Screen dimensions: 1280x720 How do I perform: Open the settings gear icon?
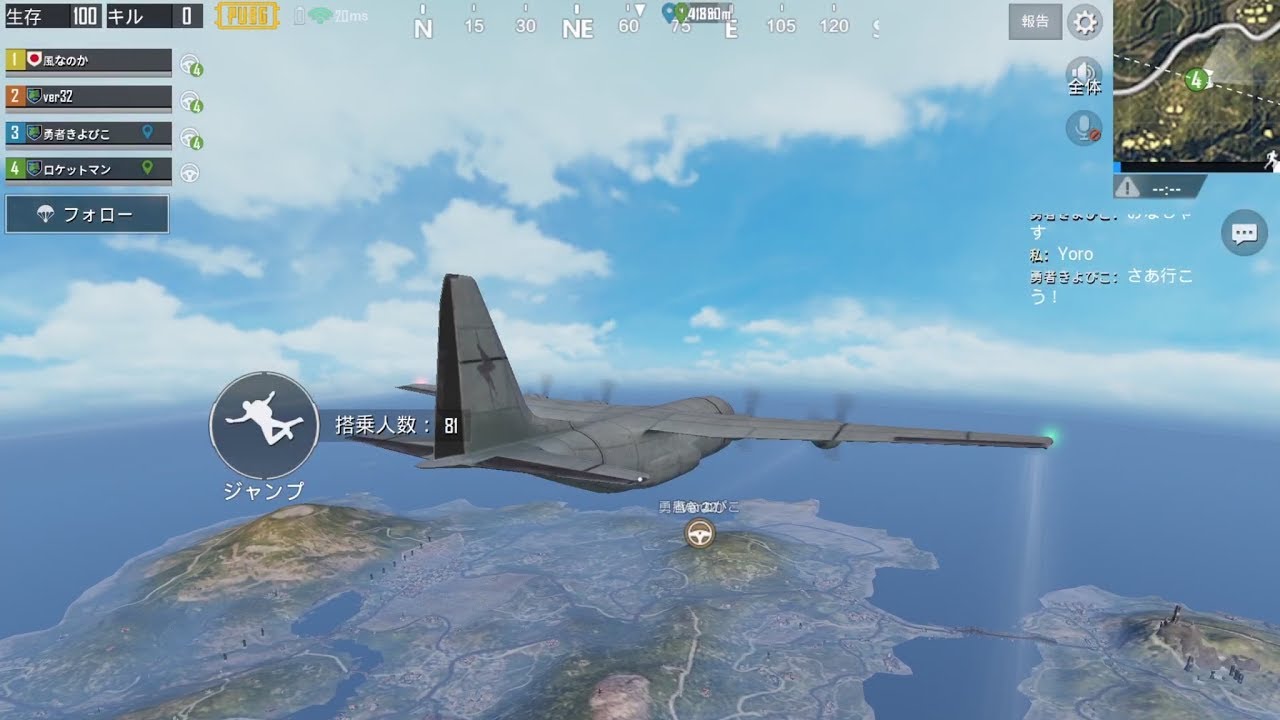(1086, 22)
